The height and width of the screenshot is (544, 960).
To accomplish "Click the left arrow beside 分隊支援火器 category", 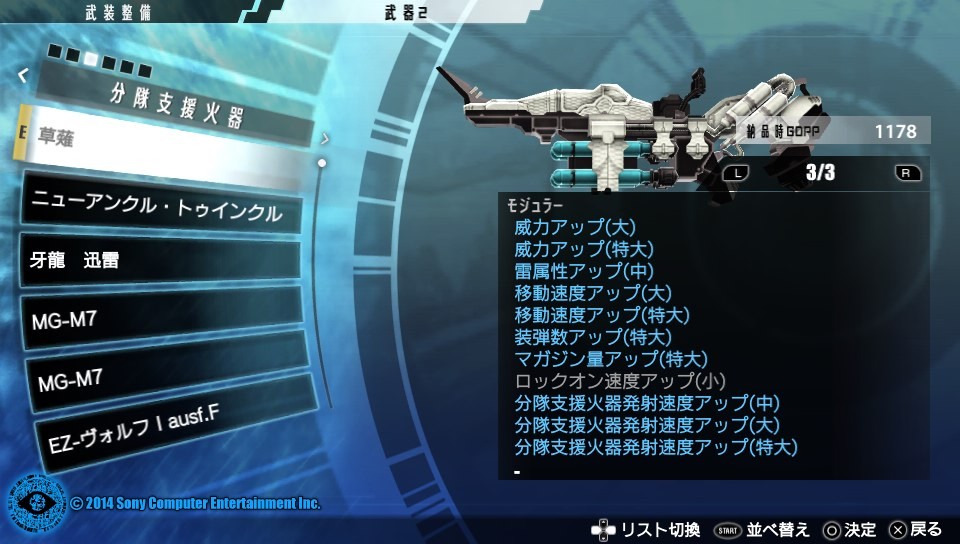I will (x=23, y=73).
